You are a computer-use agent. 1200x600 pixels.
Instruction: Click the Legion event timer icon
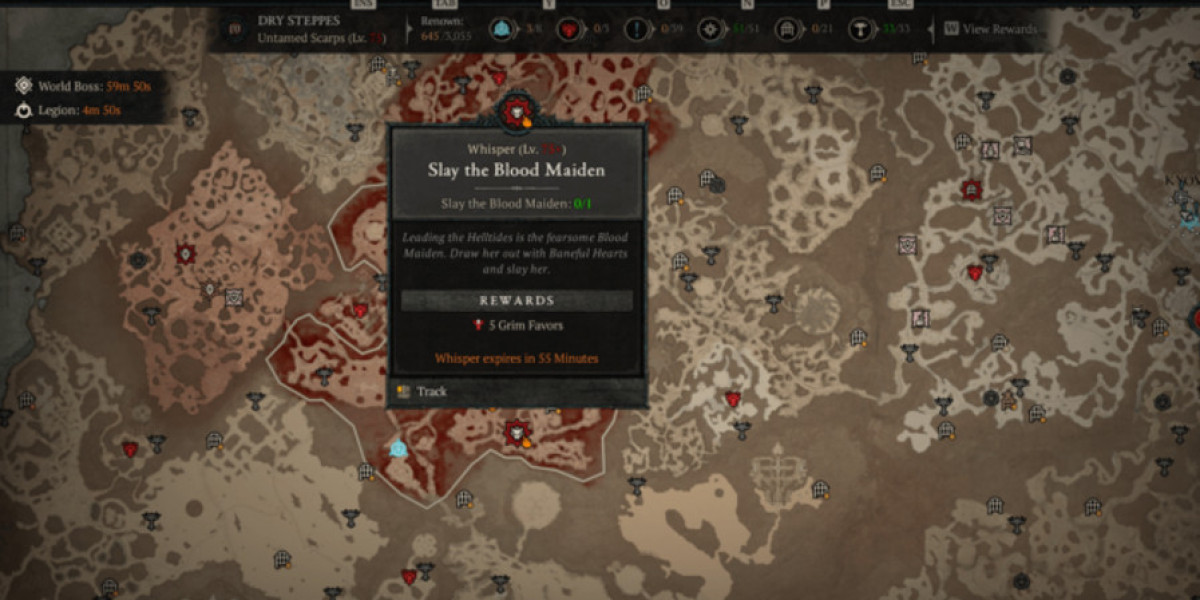[x=23, y=110]
